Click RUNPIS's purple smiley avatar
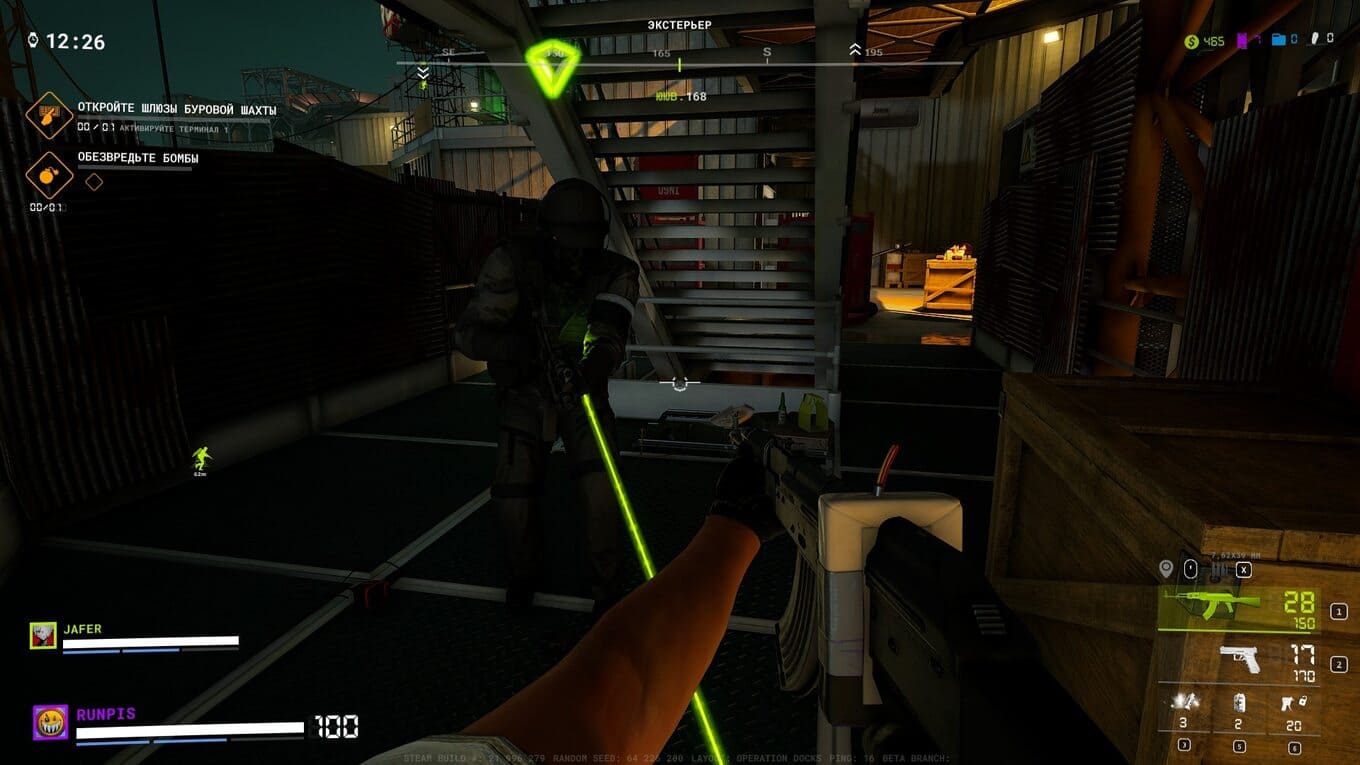This screenshot has height=765, width=1360. tap(50, 722)
